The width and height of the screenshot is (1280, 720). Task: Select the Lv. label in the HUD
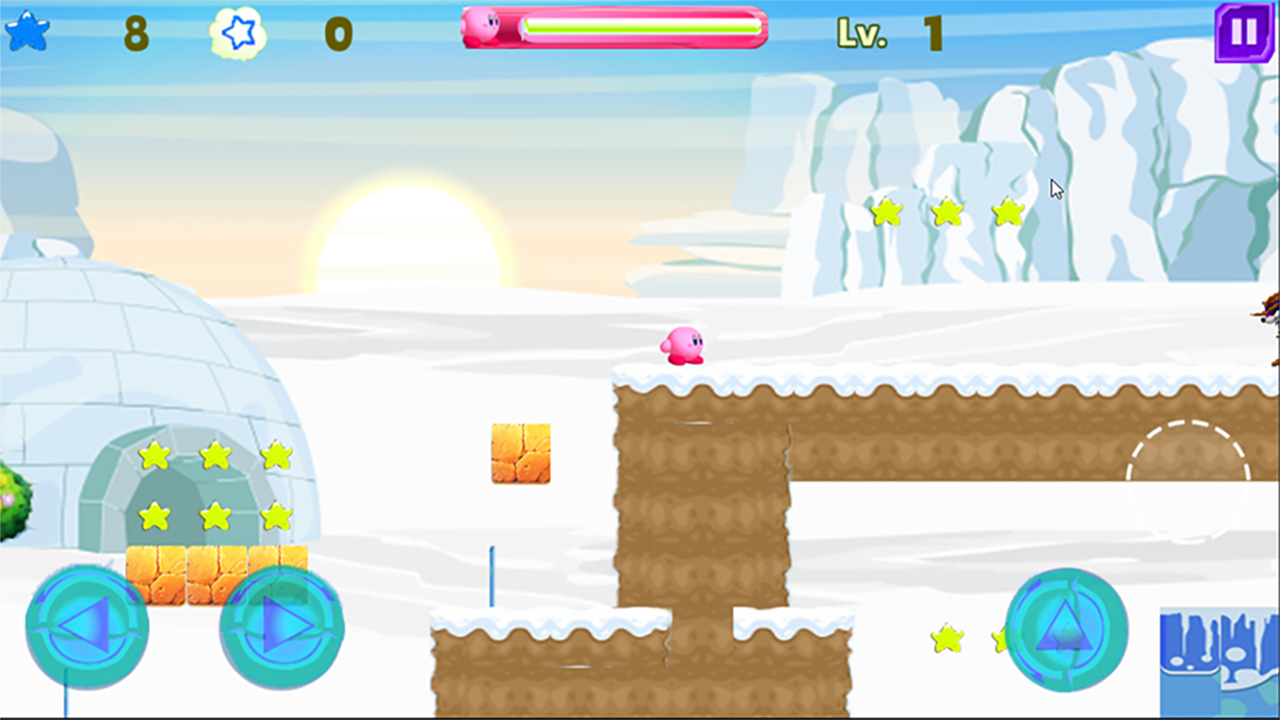[x=861, y=32]
